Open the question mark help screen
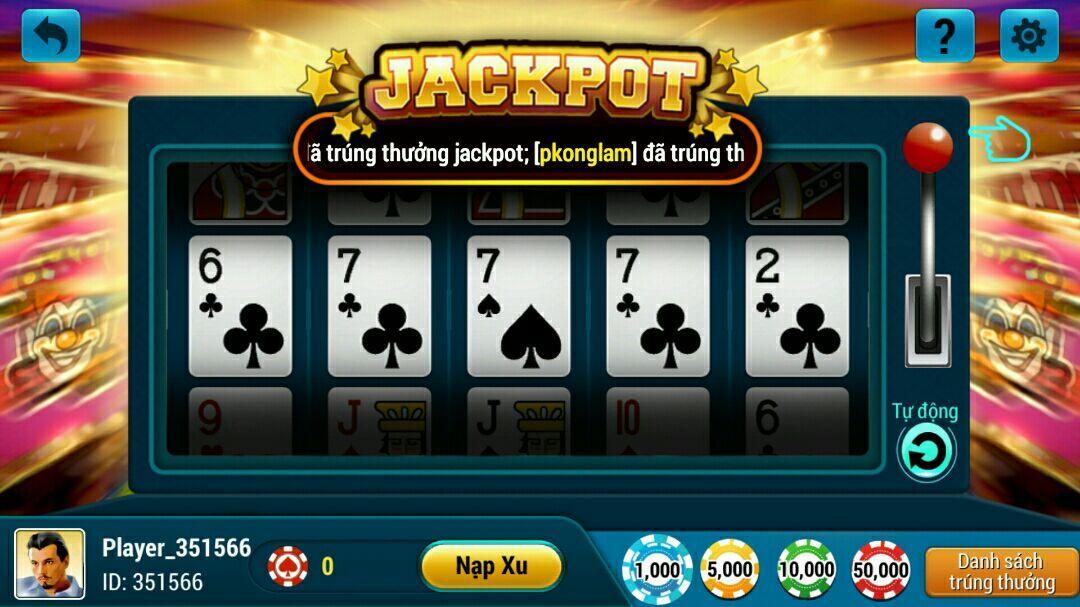This screenshot has height=607, width=1080. [944, 36]
